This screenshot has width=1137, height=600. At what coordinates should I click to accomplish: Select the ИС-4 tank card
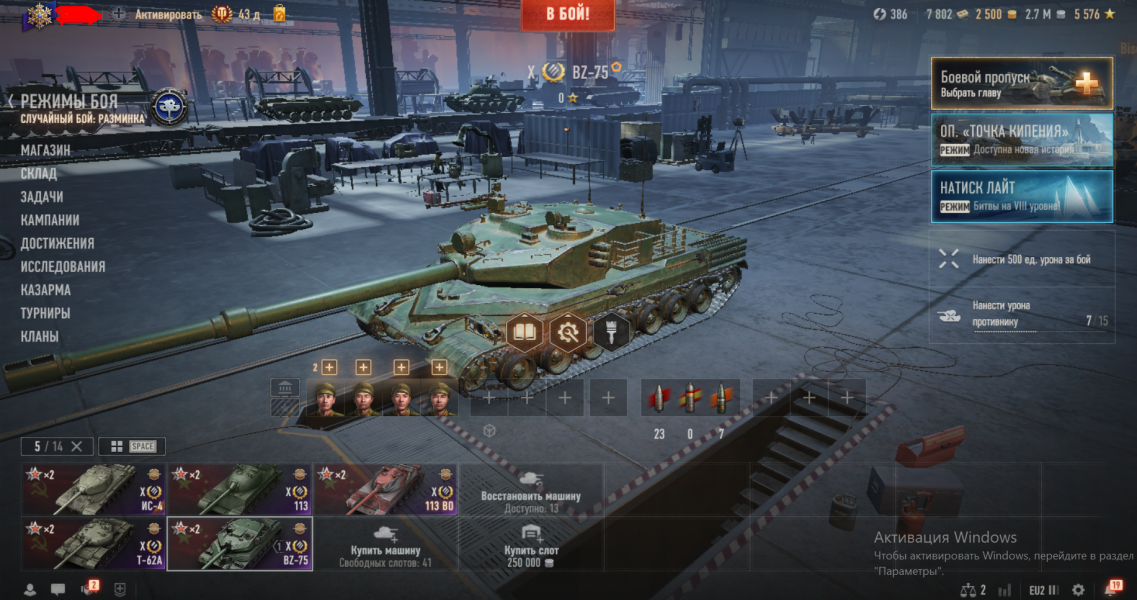point(94,488)
